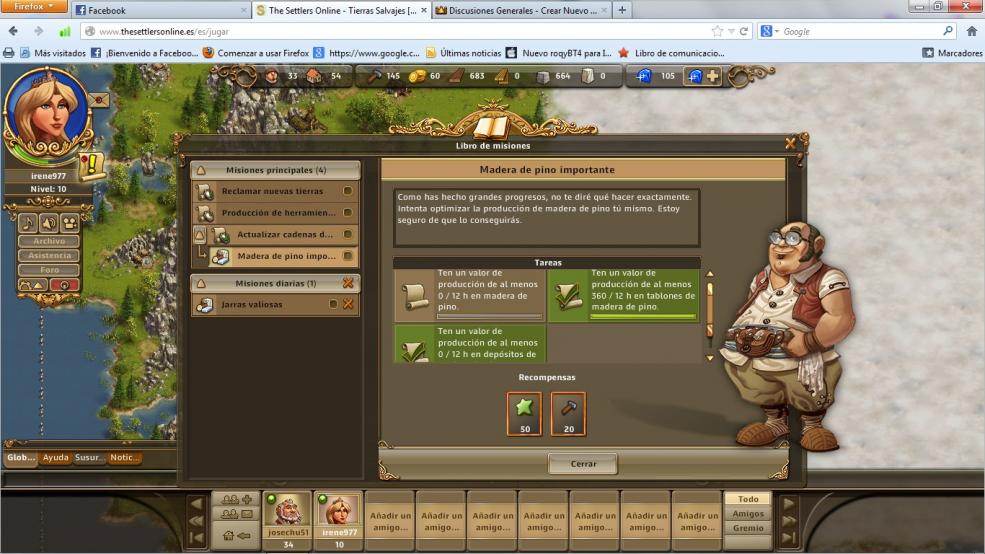985x554 pixels.
Task: Choose the Madera de pino importante mission
Action: pos(284,256)
